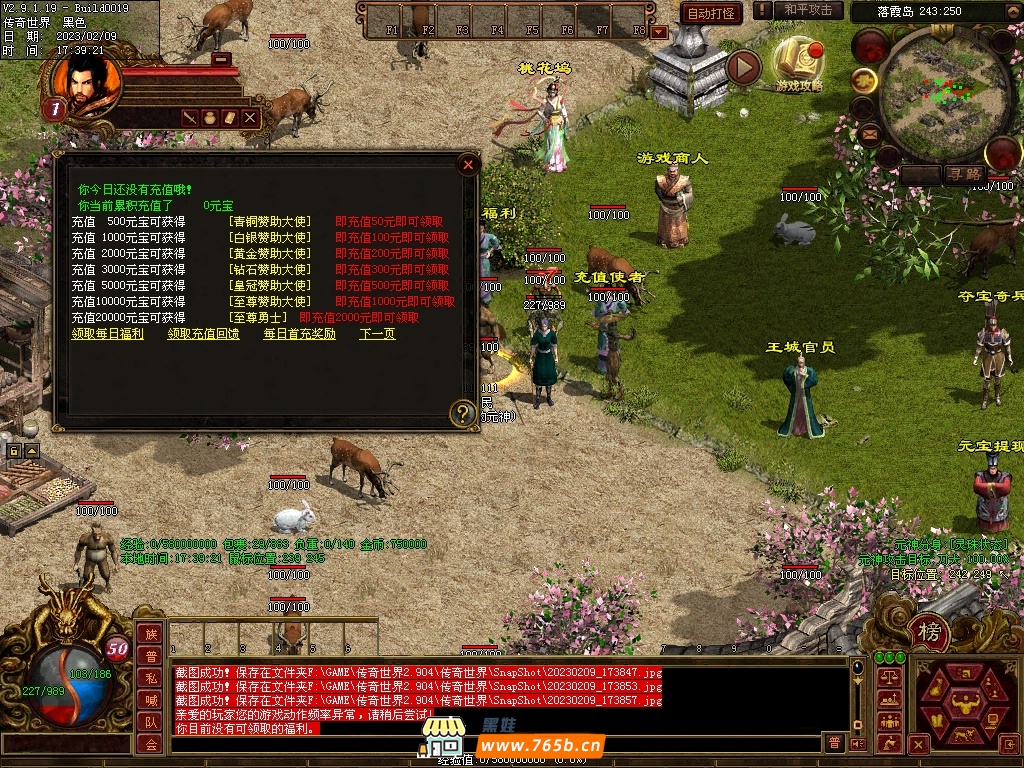The width and height of the screenshot is (1024, 768).
Task: Open the 领取充值回馈 recharge rebate link
Action: (x=203, y=334)
